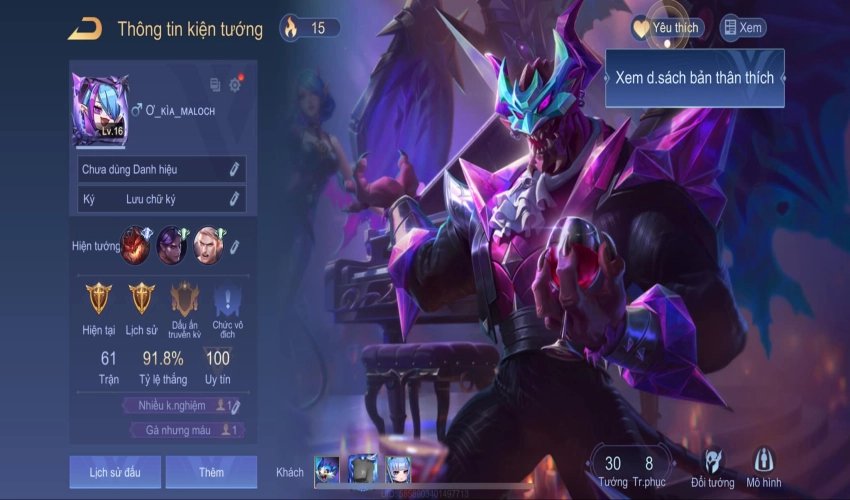850x500 pixels.
Task: Edit the signature Lưu chữ ký
Action: point(234,199)
